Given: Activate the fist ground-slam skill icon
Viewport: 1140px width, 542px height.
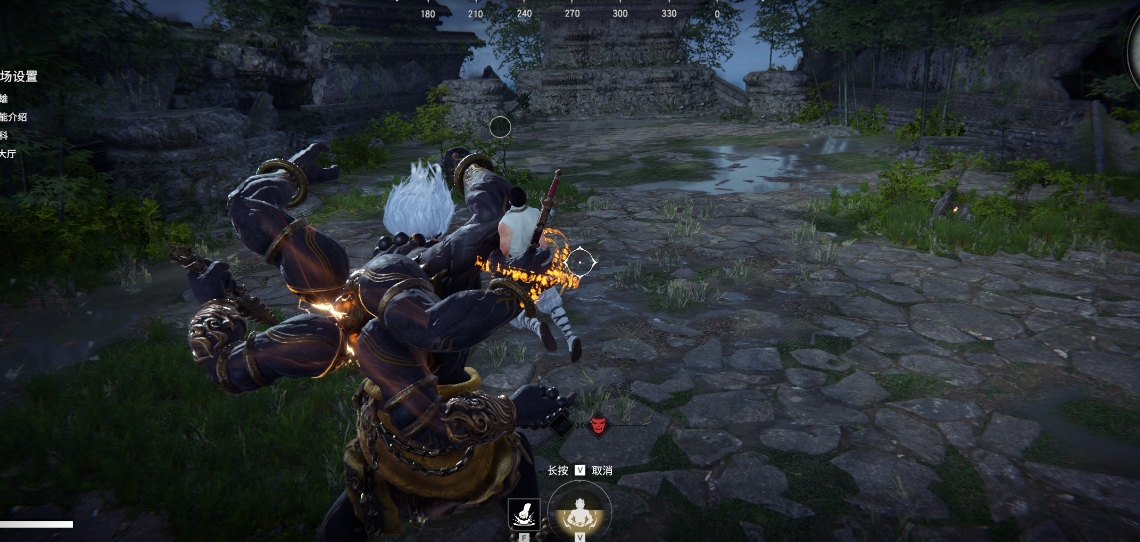Looking at the screenshot, I should click(524, 513).
